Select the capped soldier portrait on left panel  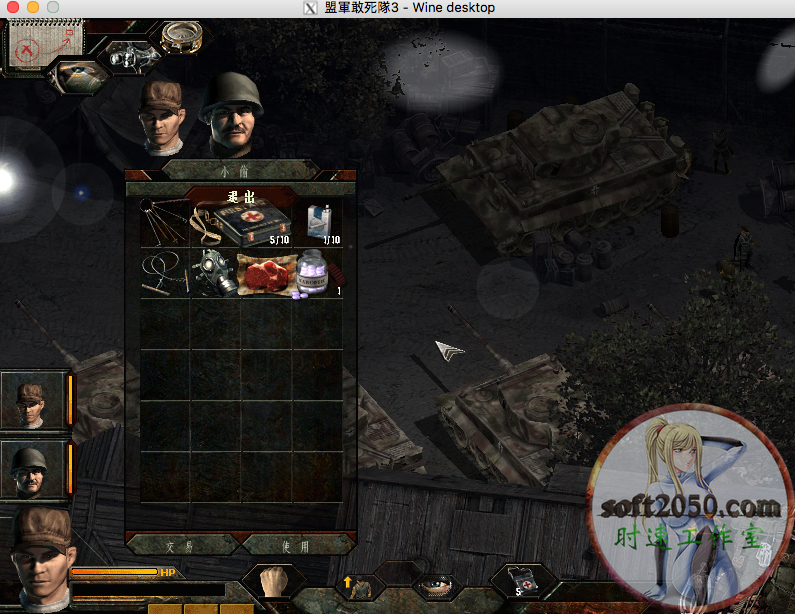33,400
